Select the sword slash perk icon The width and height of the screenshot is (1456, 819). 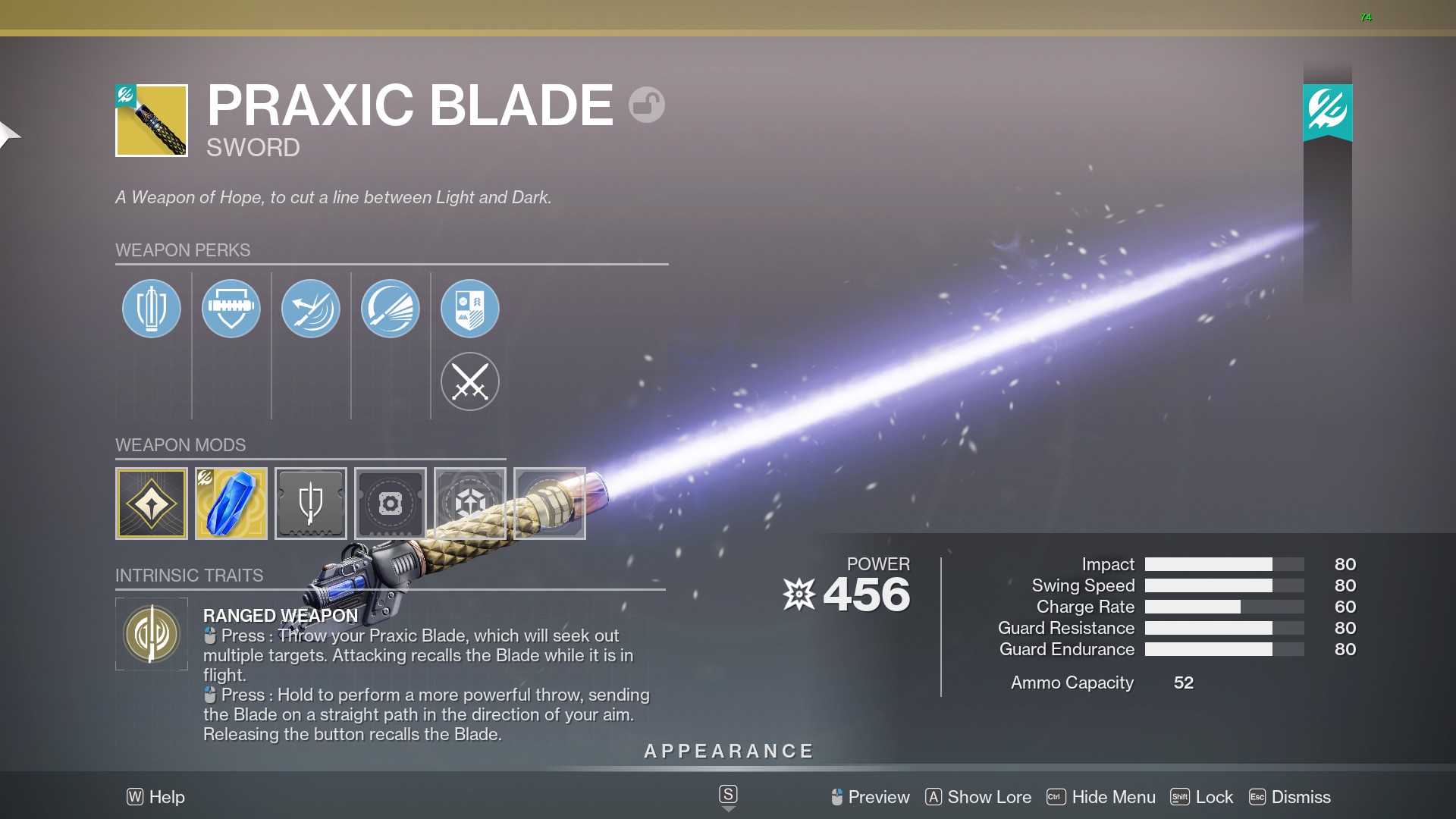tap(391, 309)
